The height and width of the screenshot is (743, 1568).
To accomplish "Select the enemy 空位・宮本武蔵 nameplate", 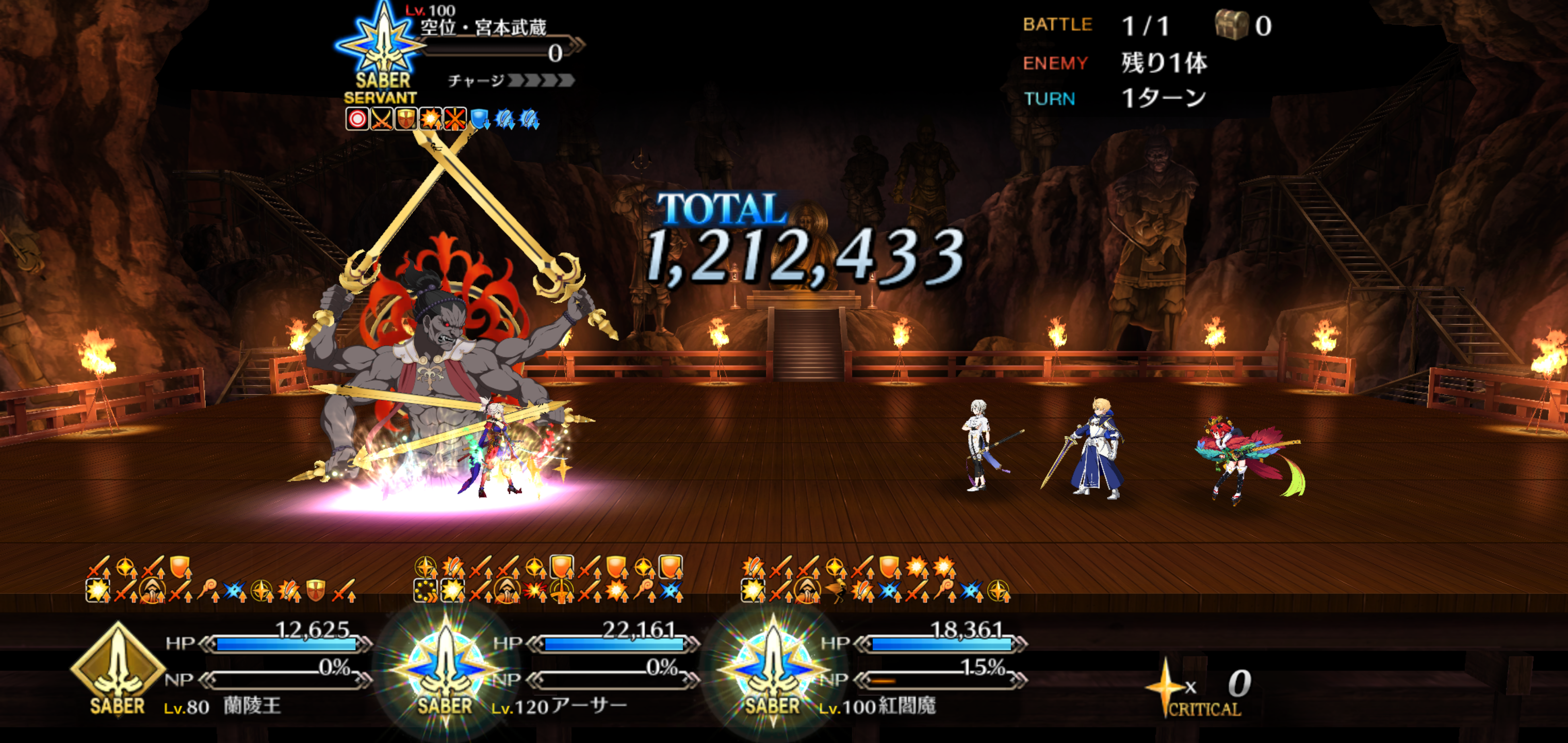I will click(x=484, y=27).
